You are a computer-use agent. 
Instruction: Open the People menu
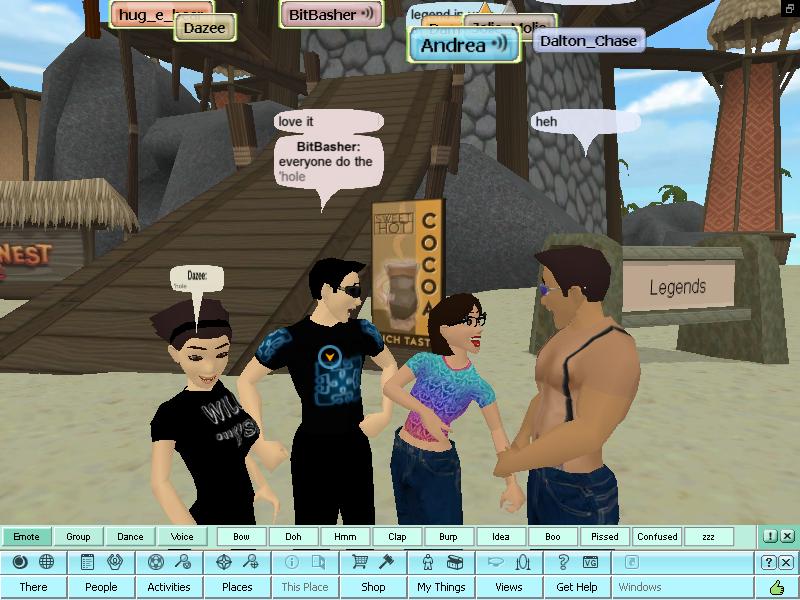click(101, 587)
